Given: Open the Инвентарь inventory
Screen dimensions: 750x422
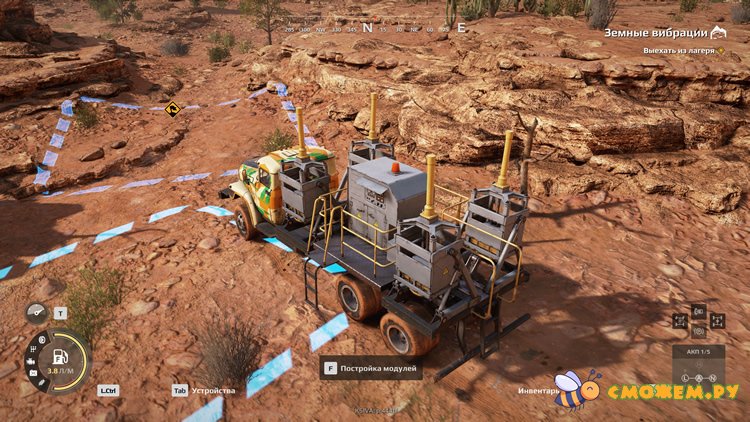Looking at the screenshot, I should (x=538, y=390).
